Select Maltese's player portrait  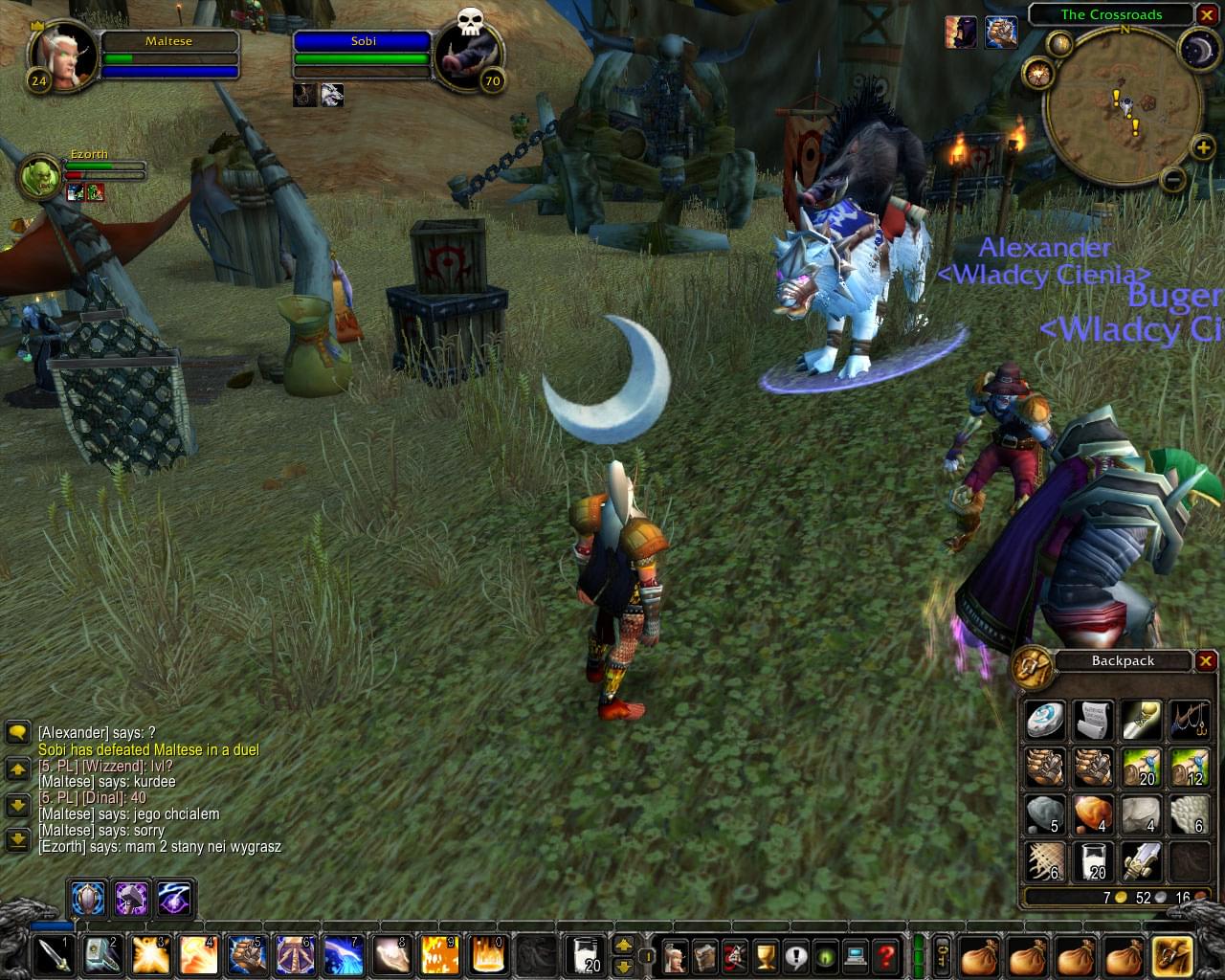(63, 56)
